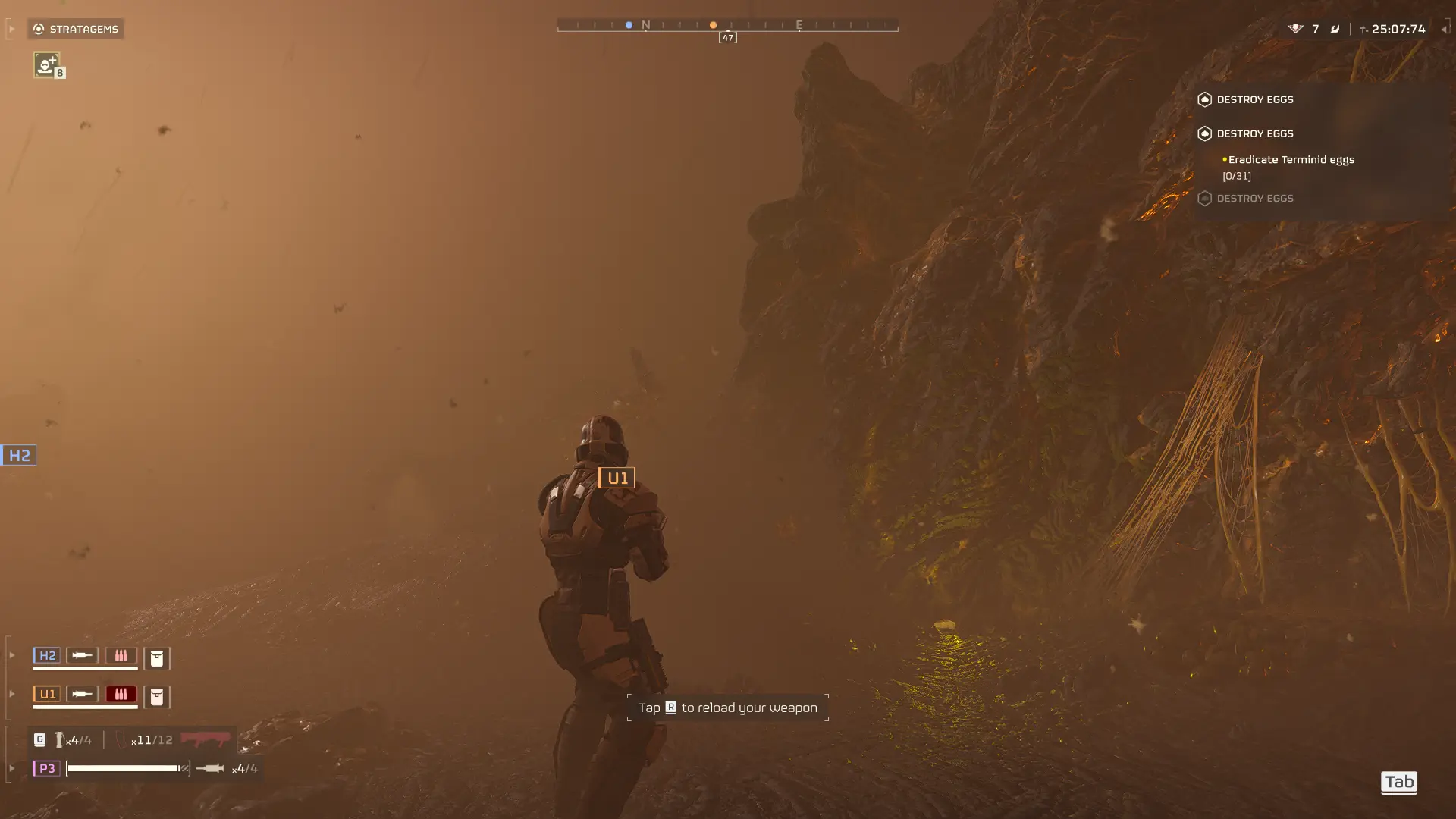This screenshot has width=1456, height=819.
Task: Choose the dimmed Destroy Eggs objective entry
Action: pyautogui.click(x=1254, y=199)
